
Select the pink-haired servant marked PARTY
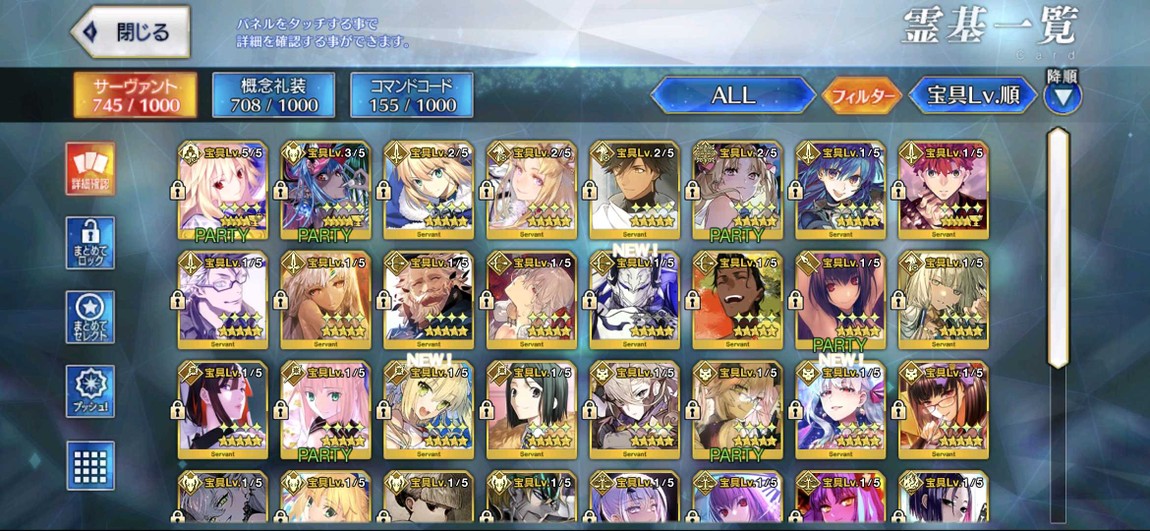coord(325,410)
